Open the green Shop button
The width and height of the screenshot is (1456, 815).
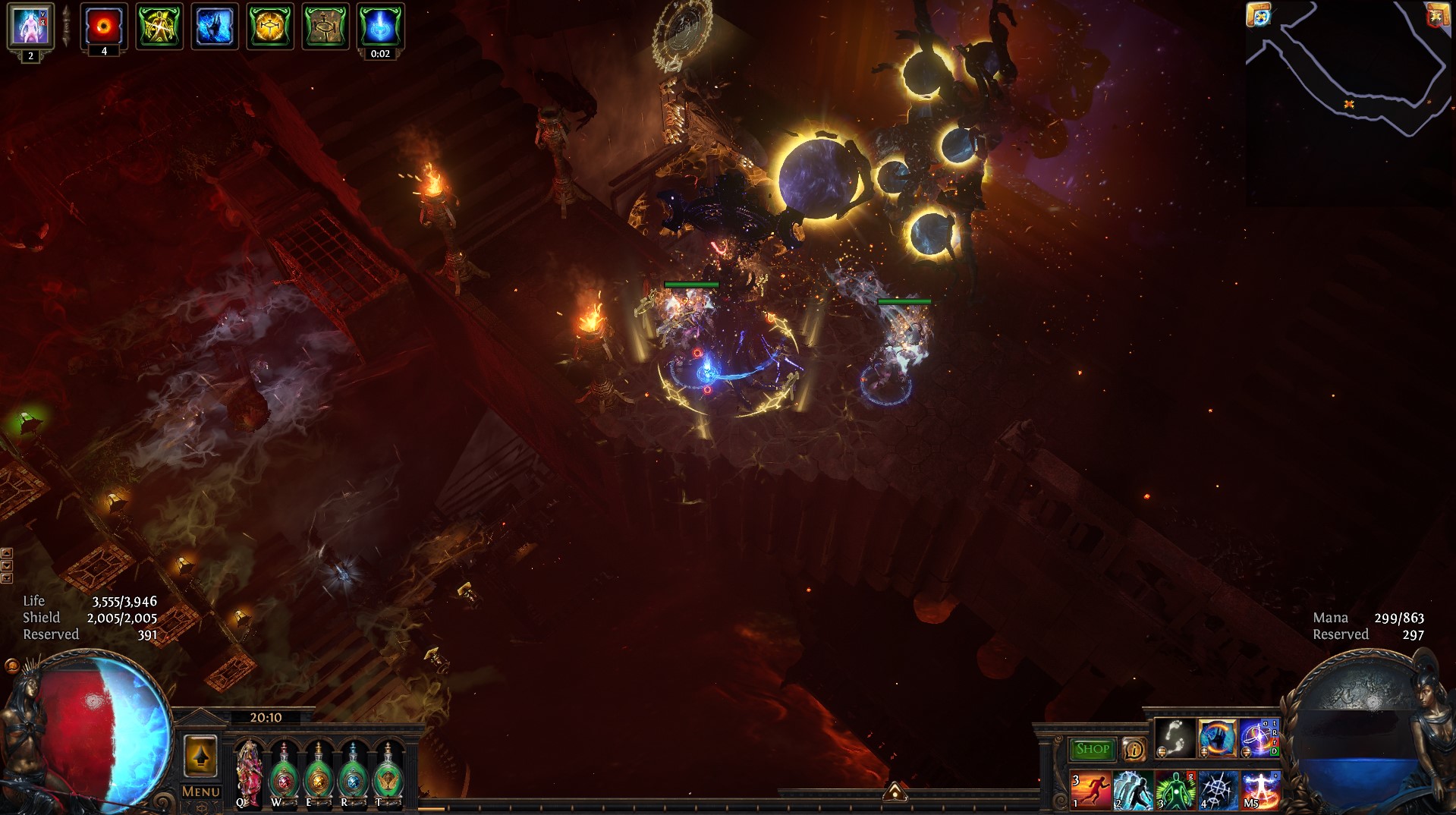pyautogui.click(x=1092, y=749)
